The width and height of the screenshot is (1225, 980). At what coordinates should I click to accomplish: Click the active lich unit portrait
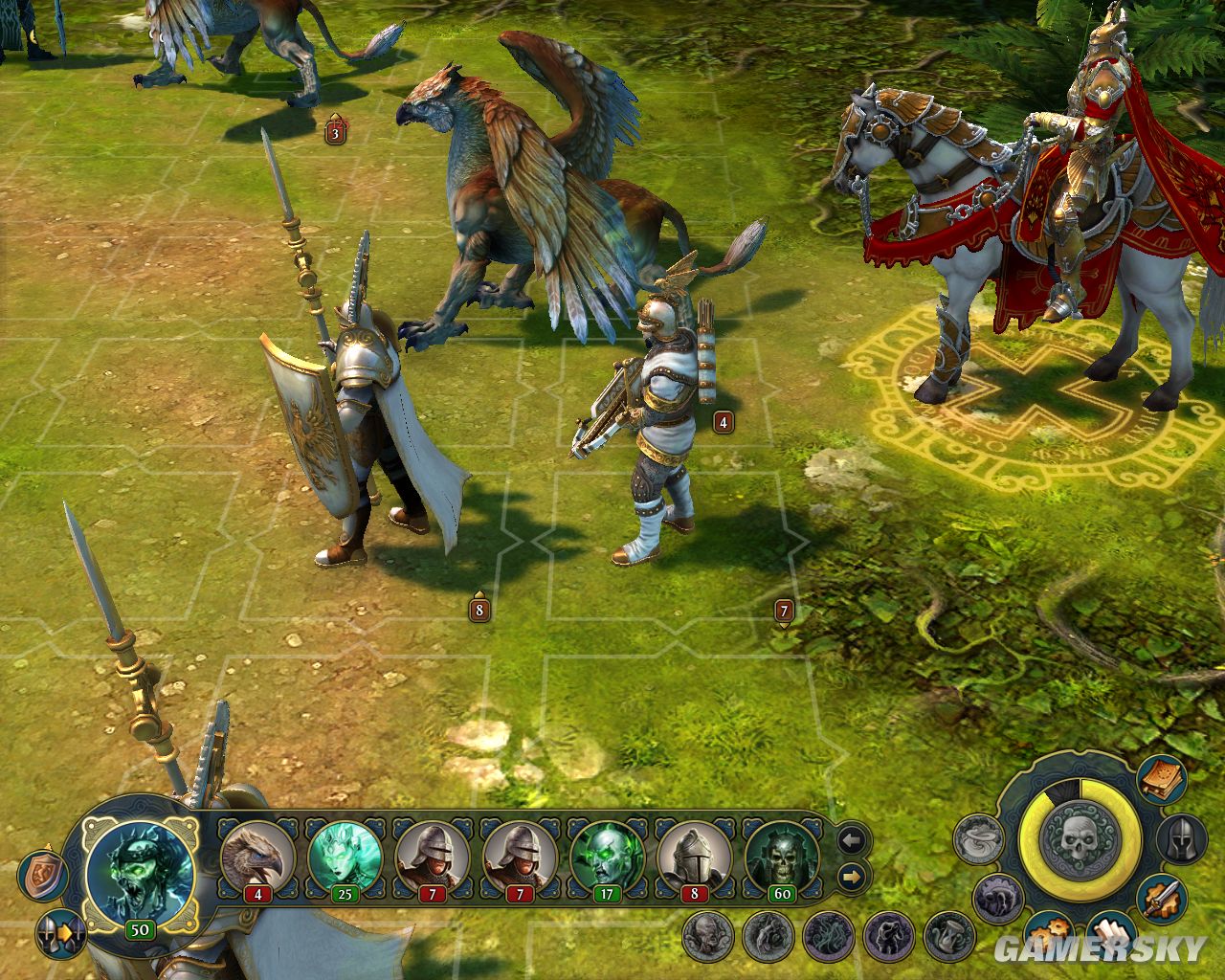coord(140,869)
